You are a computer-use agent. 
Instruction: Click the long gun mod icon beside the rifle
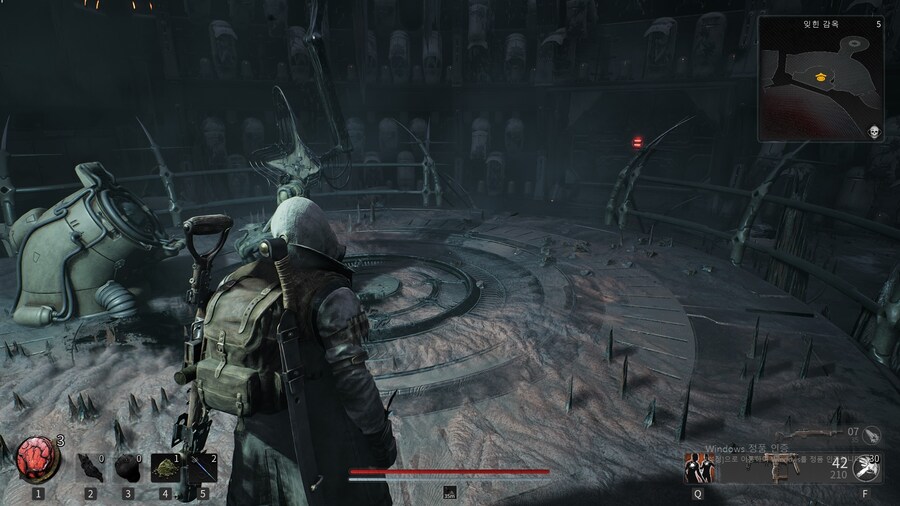(x=872, y=435)
